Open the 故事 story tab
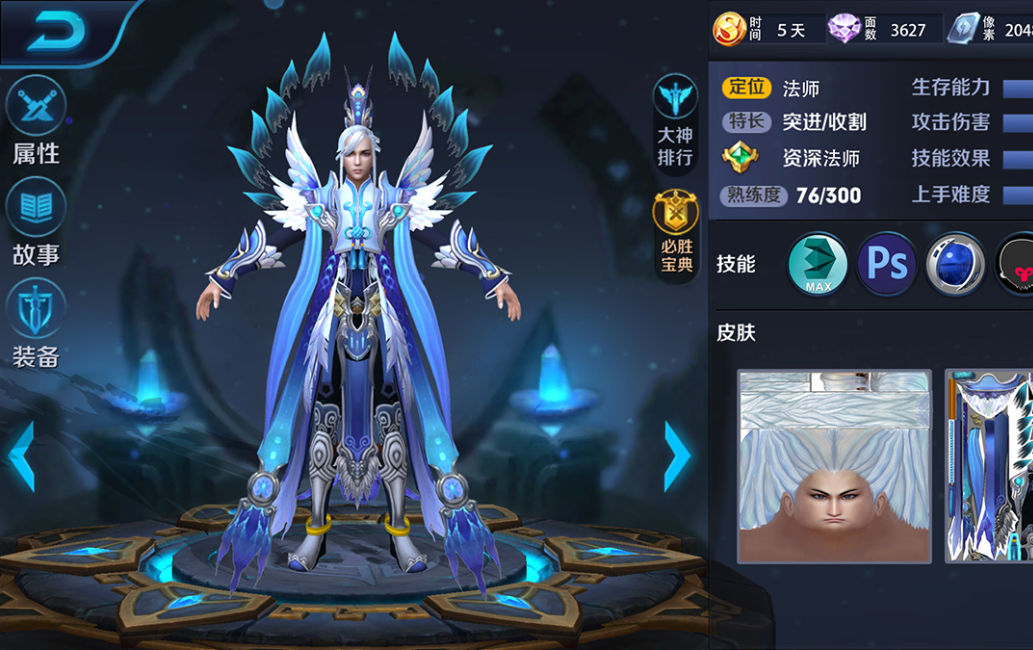The image size is (1033, 650). (36, 222)
